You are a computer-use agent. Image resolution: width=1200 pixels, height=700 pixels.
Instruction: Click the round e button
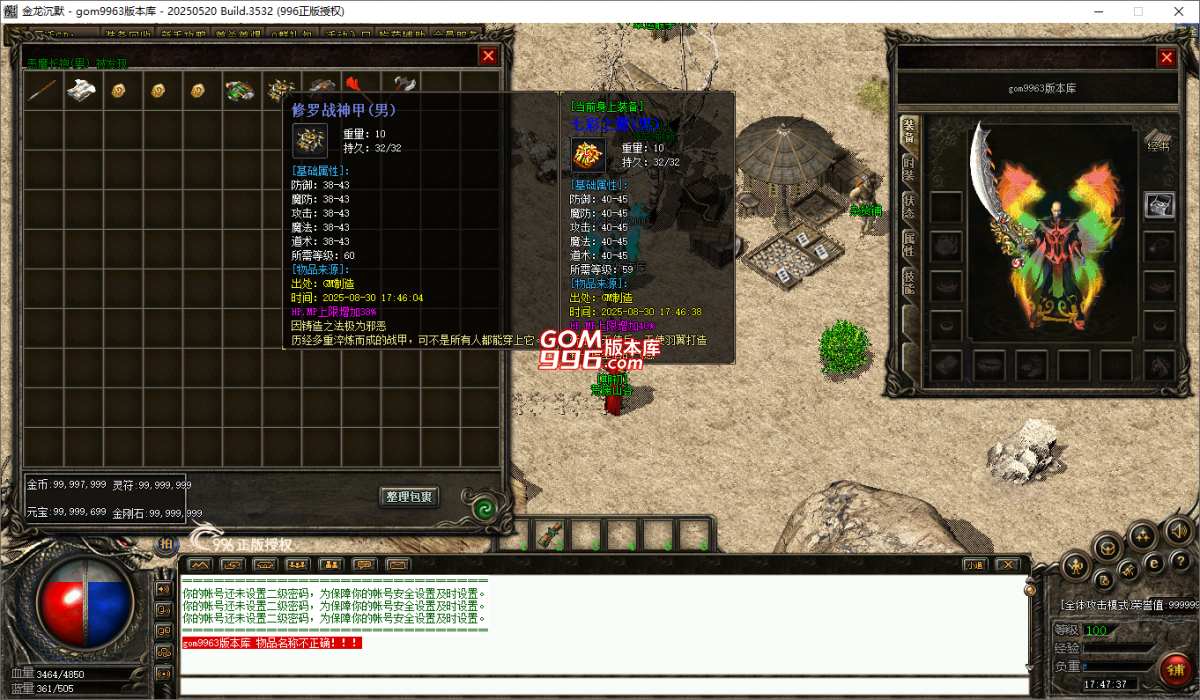click(1153, 561)
